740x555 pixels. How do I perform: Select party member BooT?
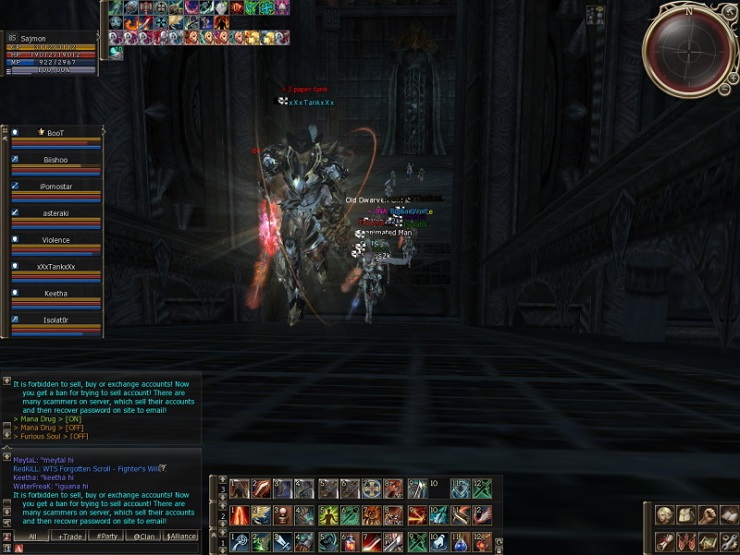[56, 133]
